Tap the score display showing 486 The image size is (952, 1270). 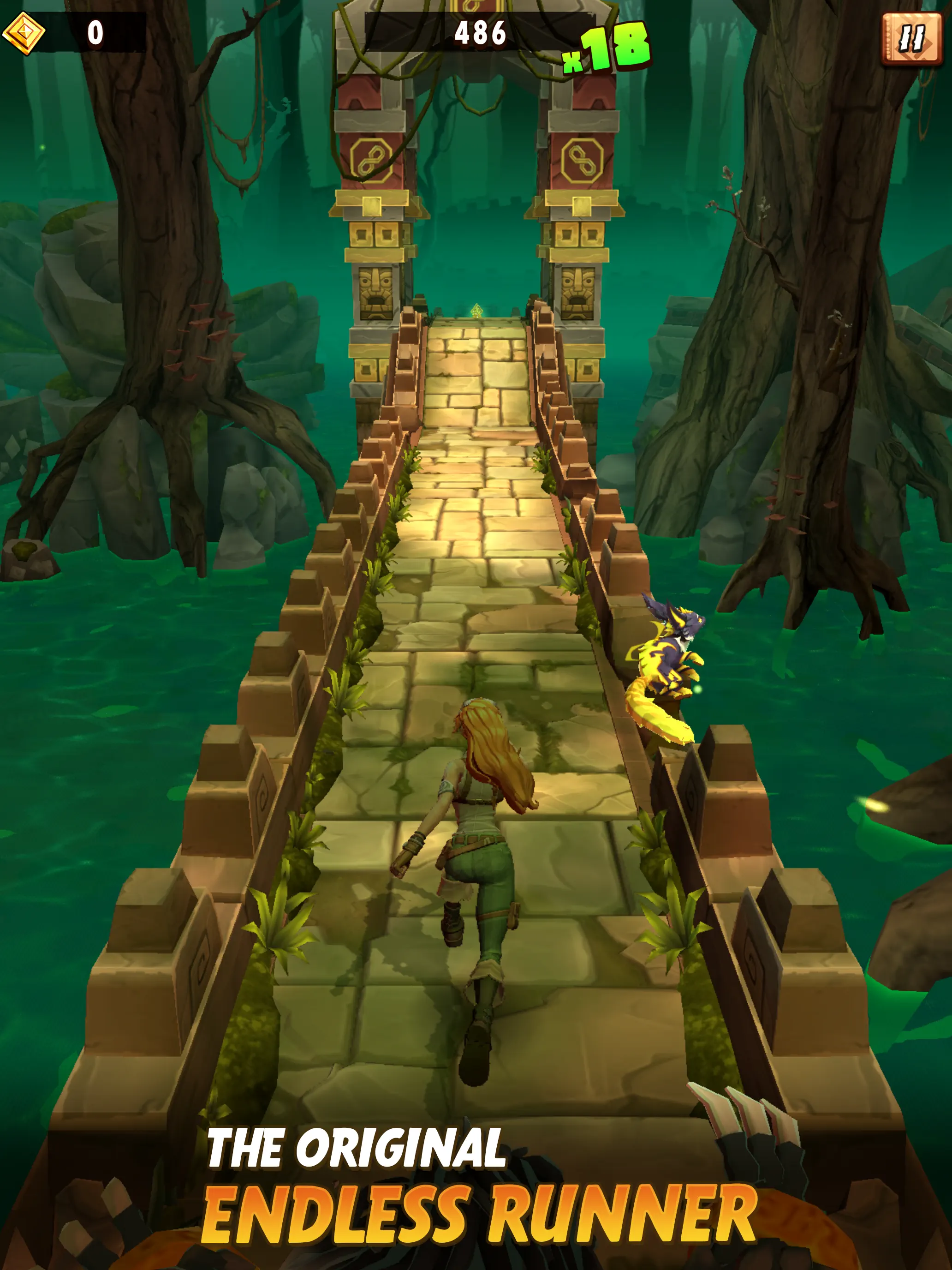pyautogui.click(x=481, y=33)
